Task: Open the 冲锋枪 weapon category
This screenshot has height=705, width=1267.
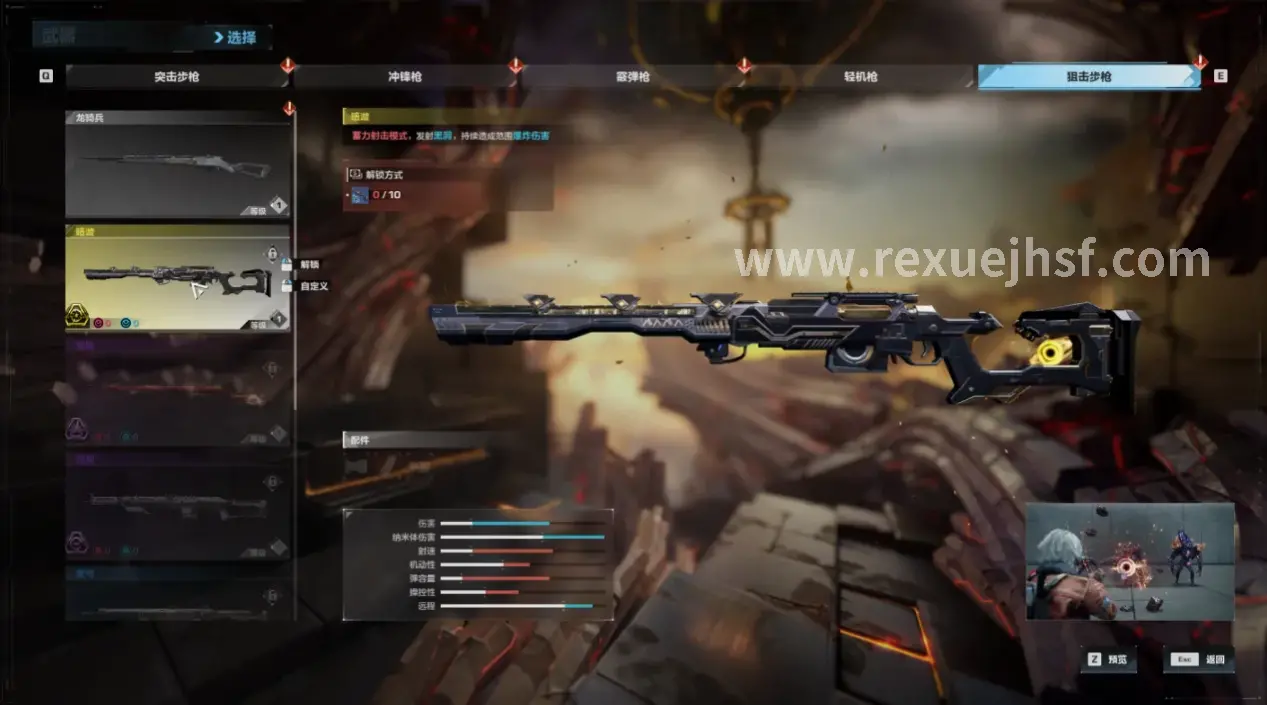Action: (x=404, y=76)
